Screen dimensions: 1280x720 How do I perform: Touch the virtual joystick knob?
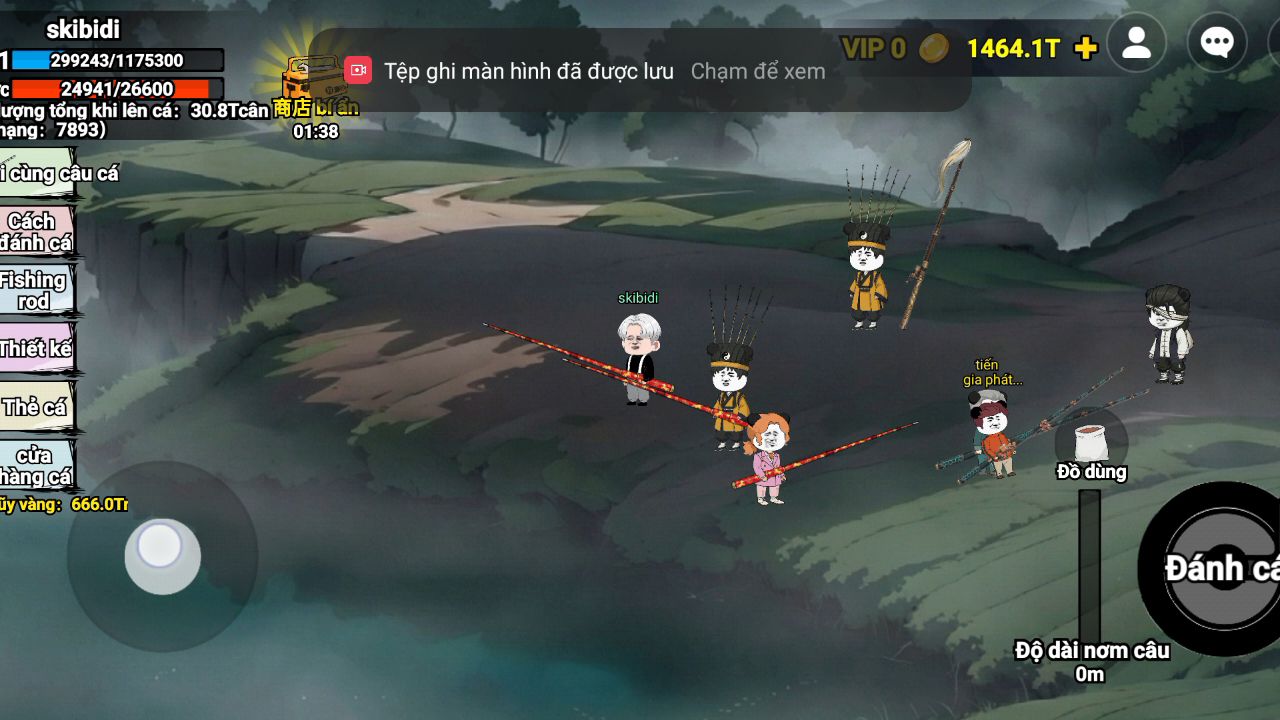tap(161, 554)
